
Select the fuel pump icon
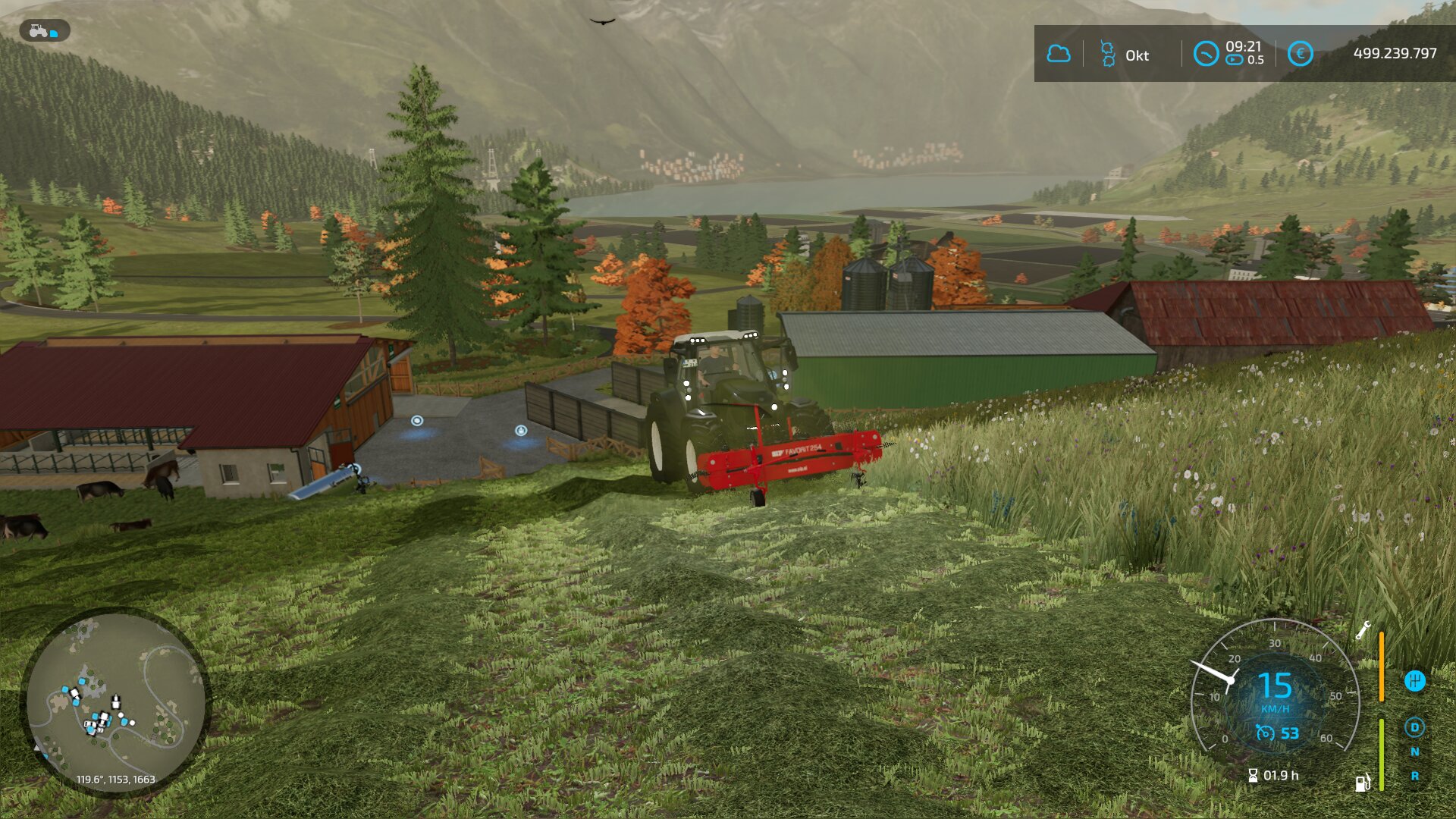pyautogui.click(x=1363, y=782)
